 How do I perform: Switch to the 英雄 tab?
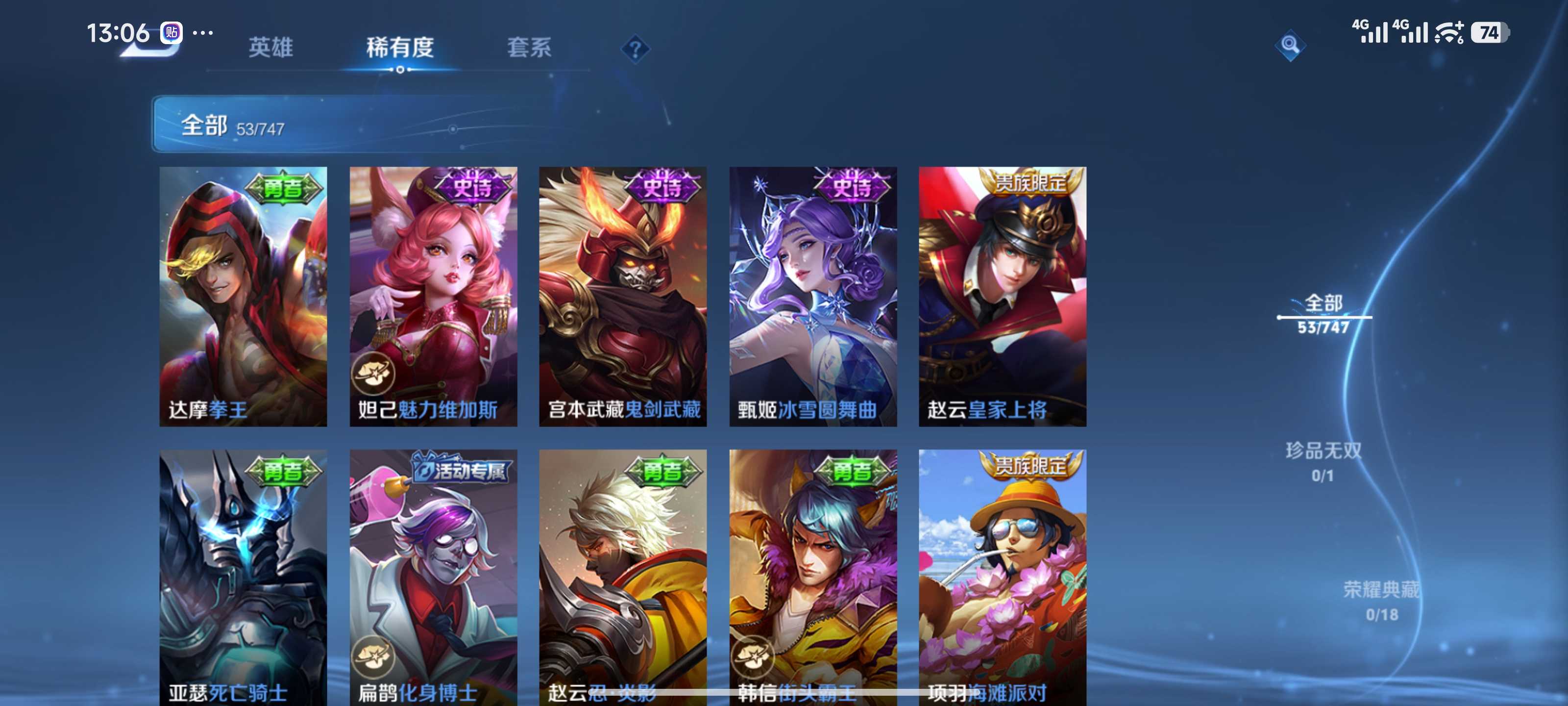(270, 48)
